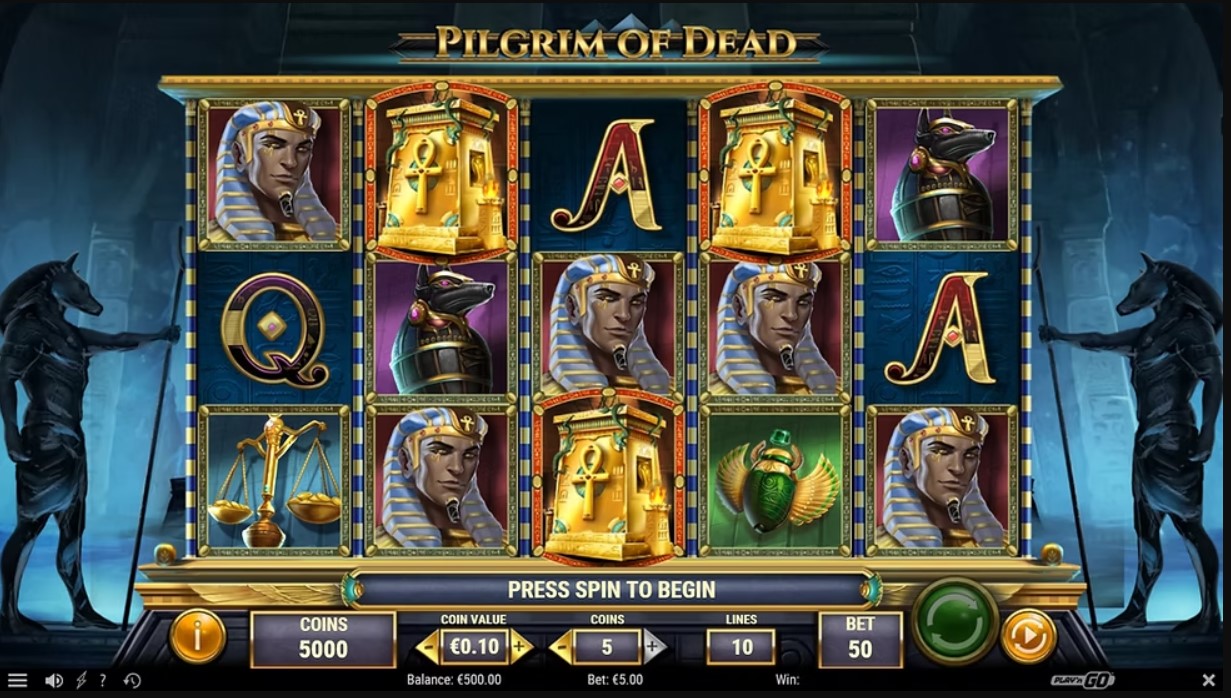Image resolution: width=1231 pixels, height=698 pixels.
Task: Start autoplay with the orange button
Action: tap(1028, 636)
